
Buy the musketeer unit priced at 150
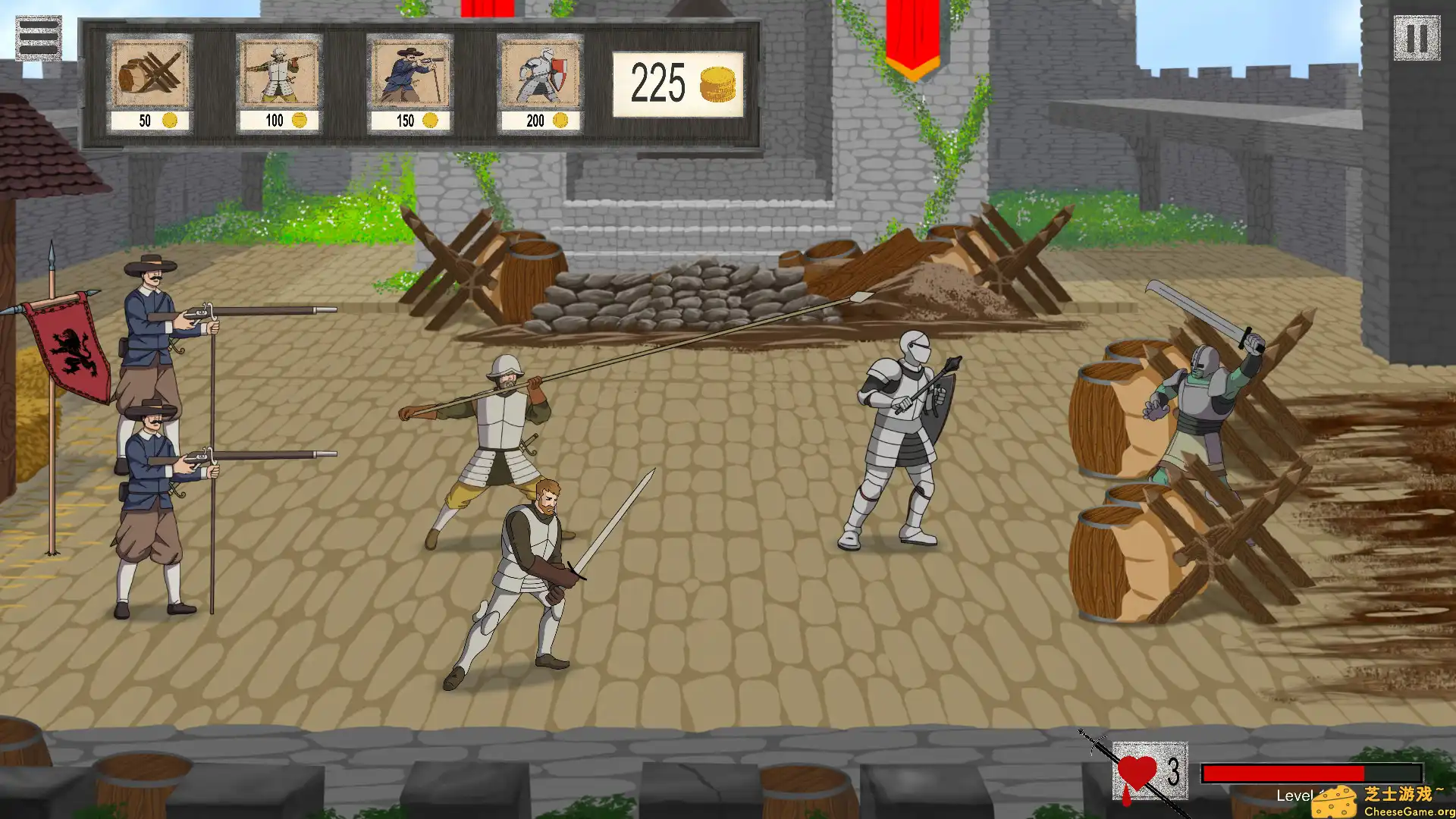point(409,76)
